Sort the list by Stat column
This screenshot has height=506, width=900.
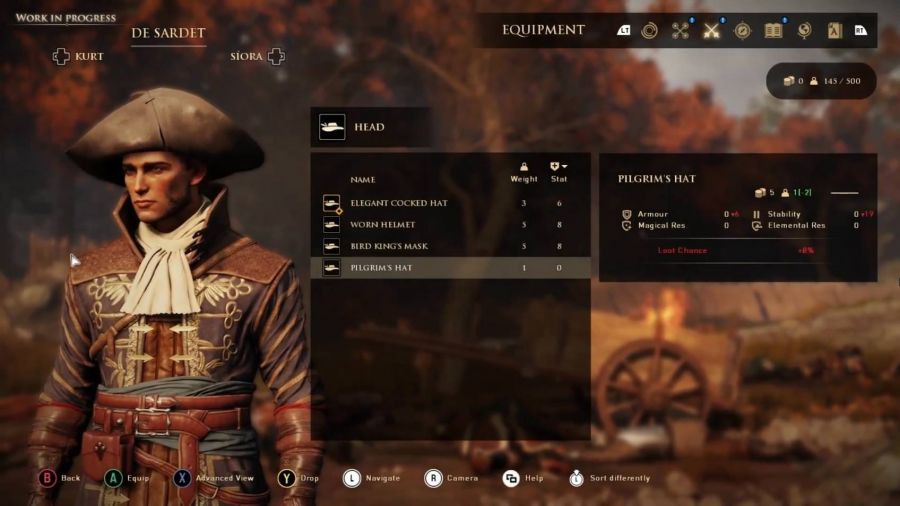point(558,172)
